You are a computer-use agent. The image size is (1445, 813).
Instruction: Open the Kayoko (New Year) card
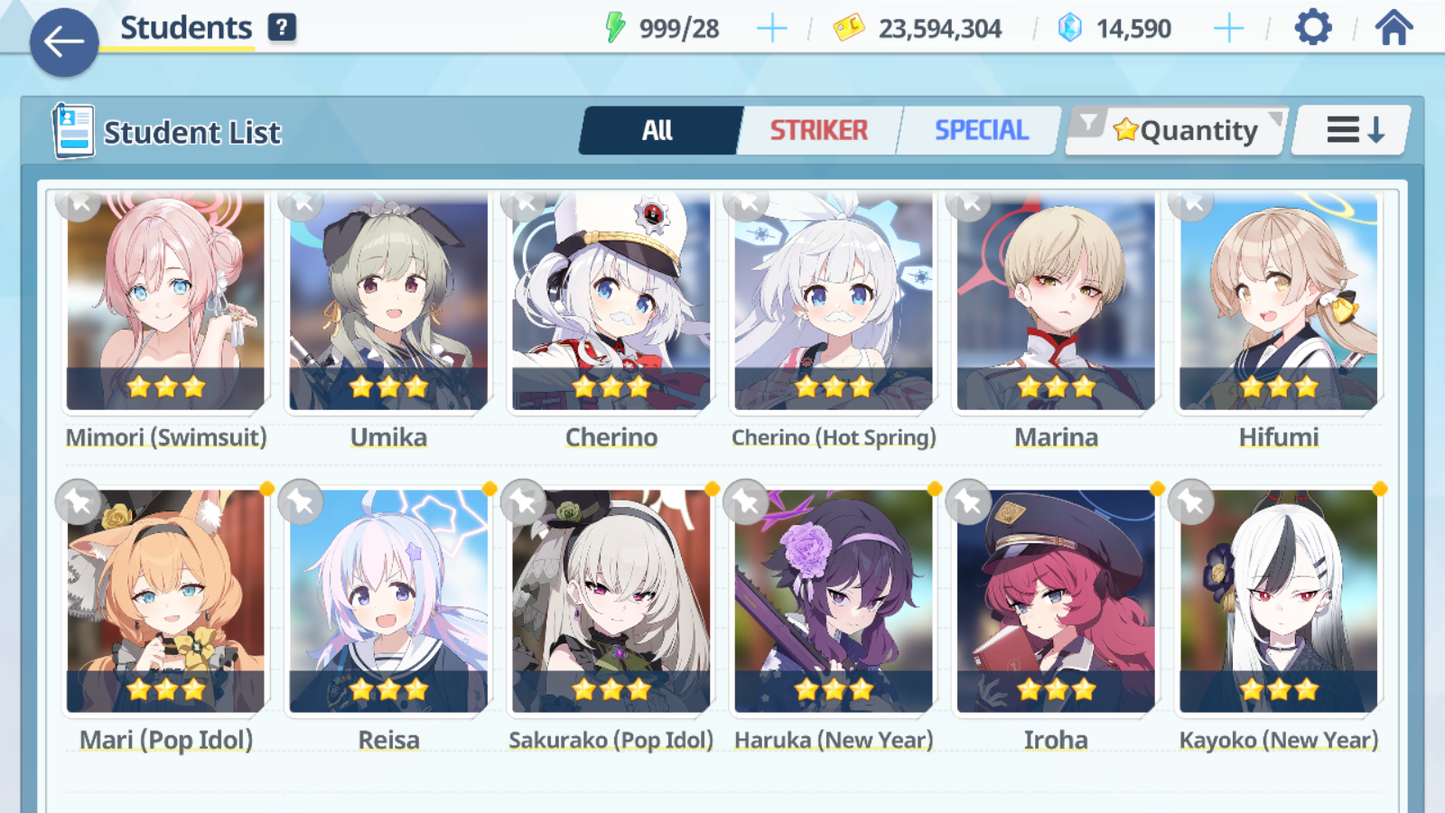[1278, 602]
